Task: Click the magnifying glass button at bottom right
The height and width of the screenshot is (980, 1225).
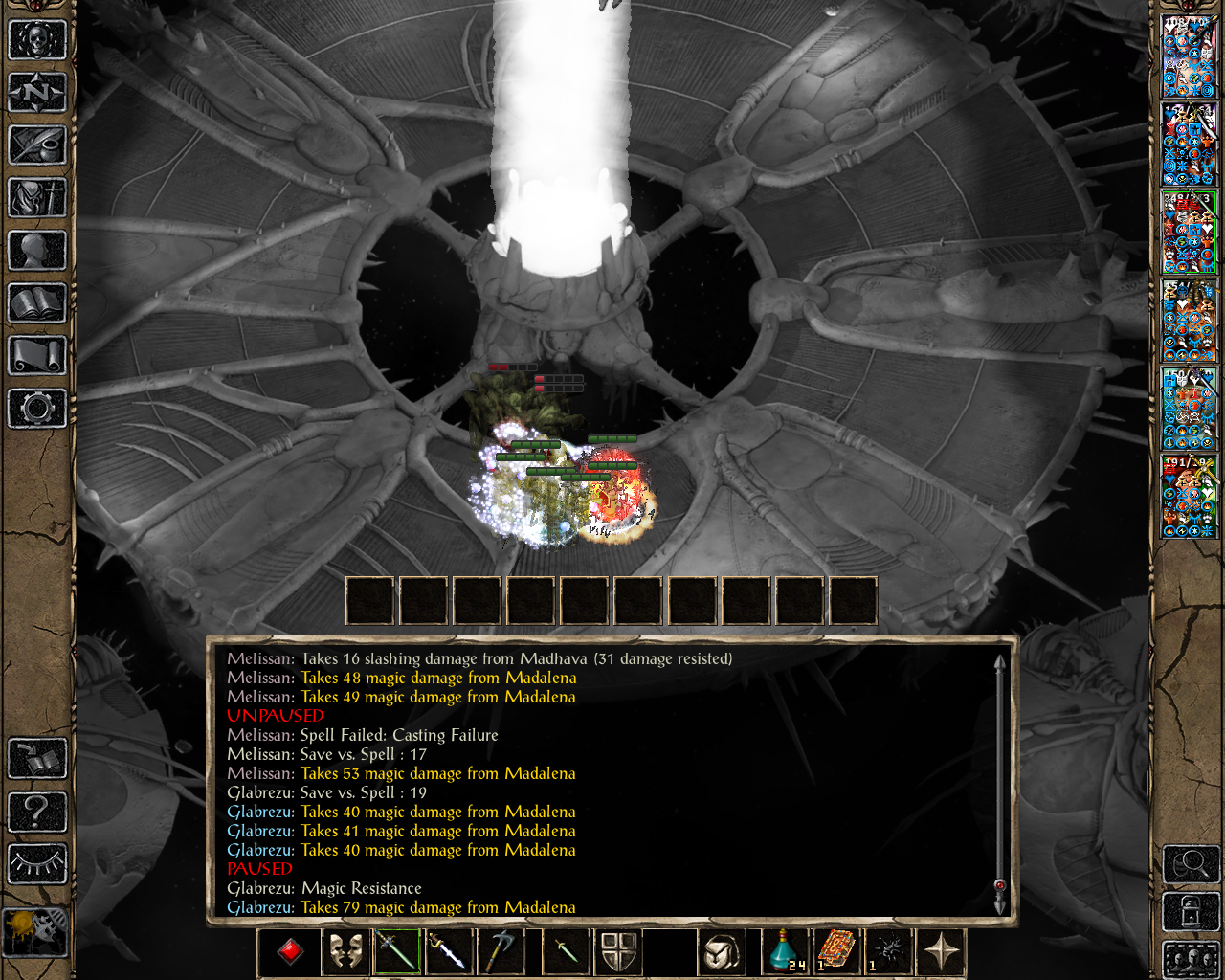Action: point(1191,864)
